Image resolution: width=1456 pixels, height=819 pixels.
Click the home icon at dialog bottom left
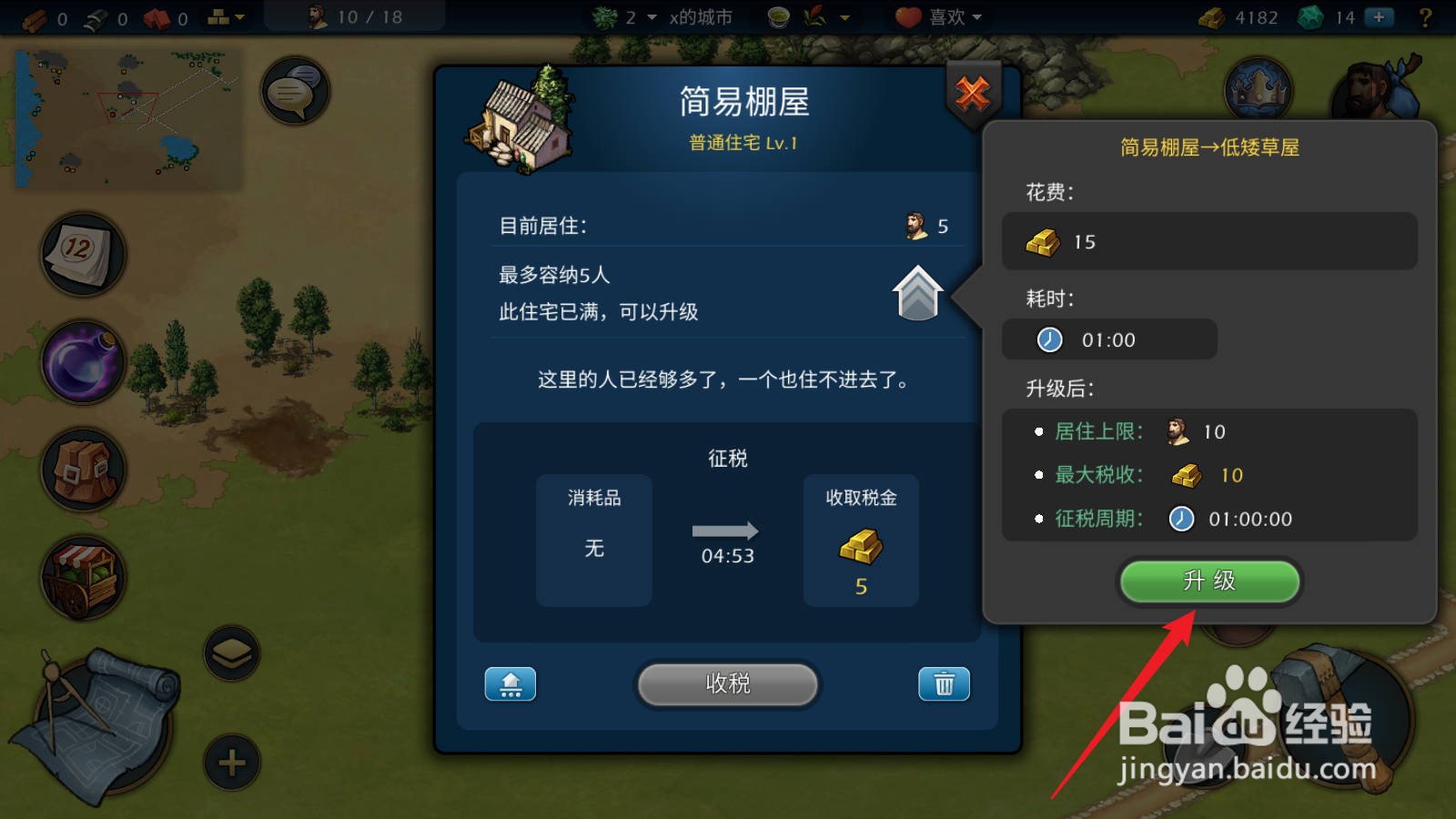point(510,684)
